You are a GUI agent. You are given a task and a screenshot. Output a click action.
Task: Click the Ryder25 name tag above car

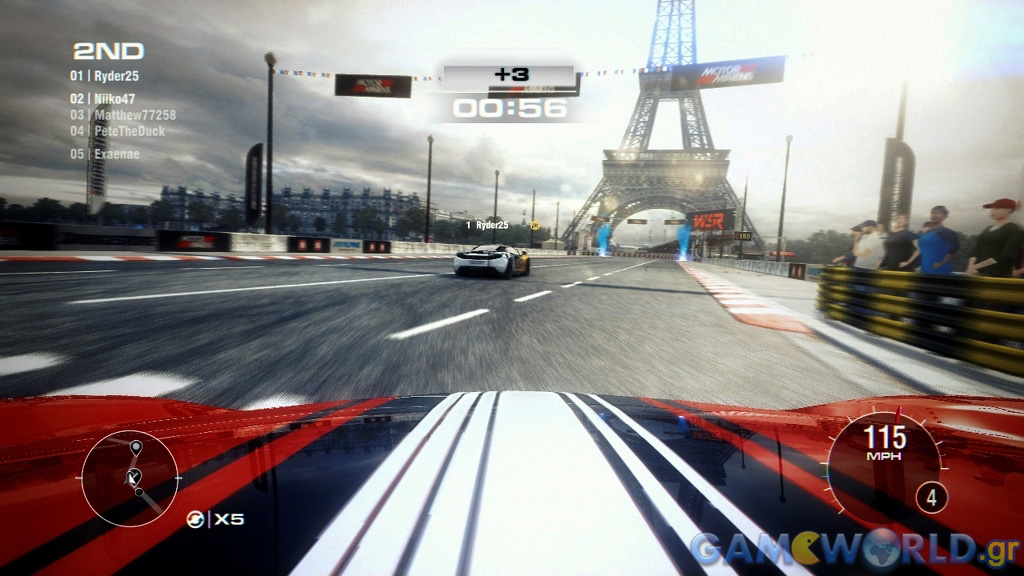point(491,226)
